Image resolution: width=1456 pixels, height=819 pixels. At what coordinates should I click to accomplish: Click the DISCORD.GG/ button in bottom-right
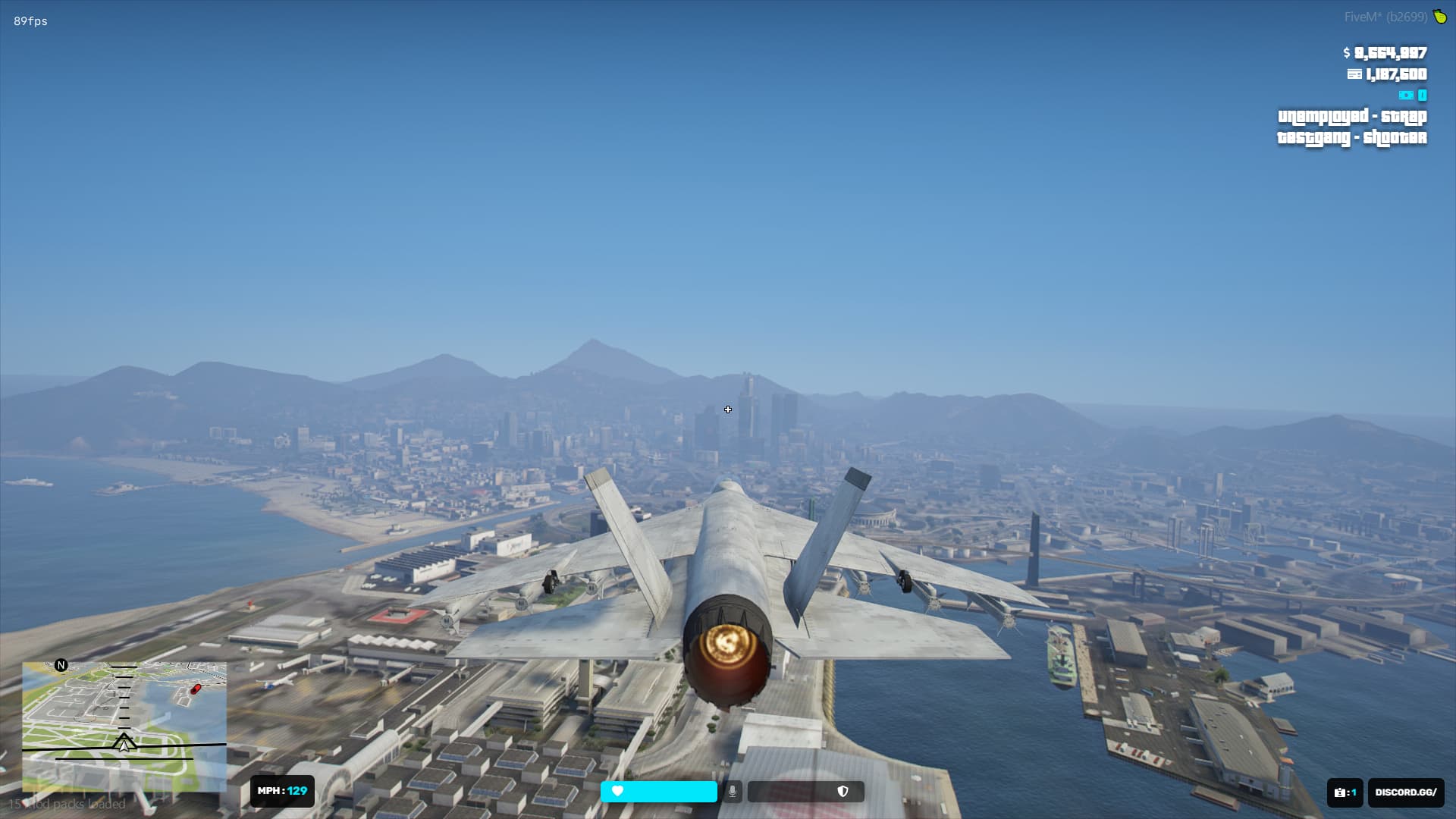[1404, 792]
